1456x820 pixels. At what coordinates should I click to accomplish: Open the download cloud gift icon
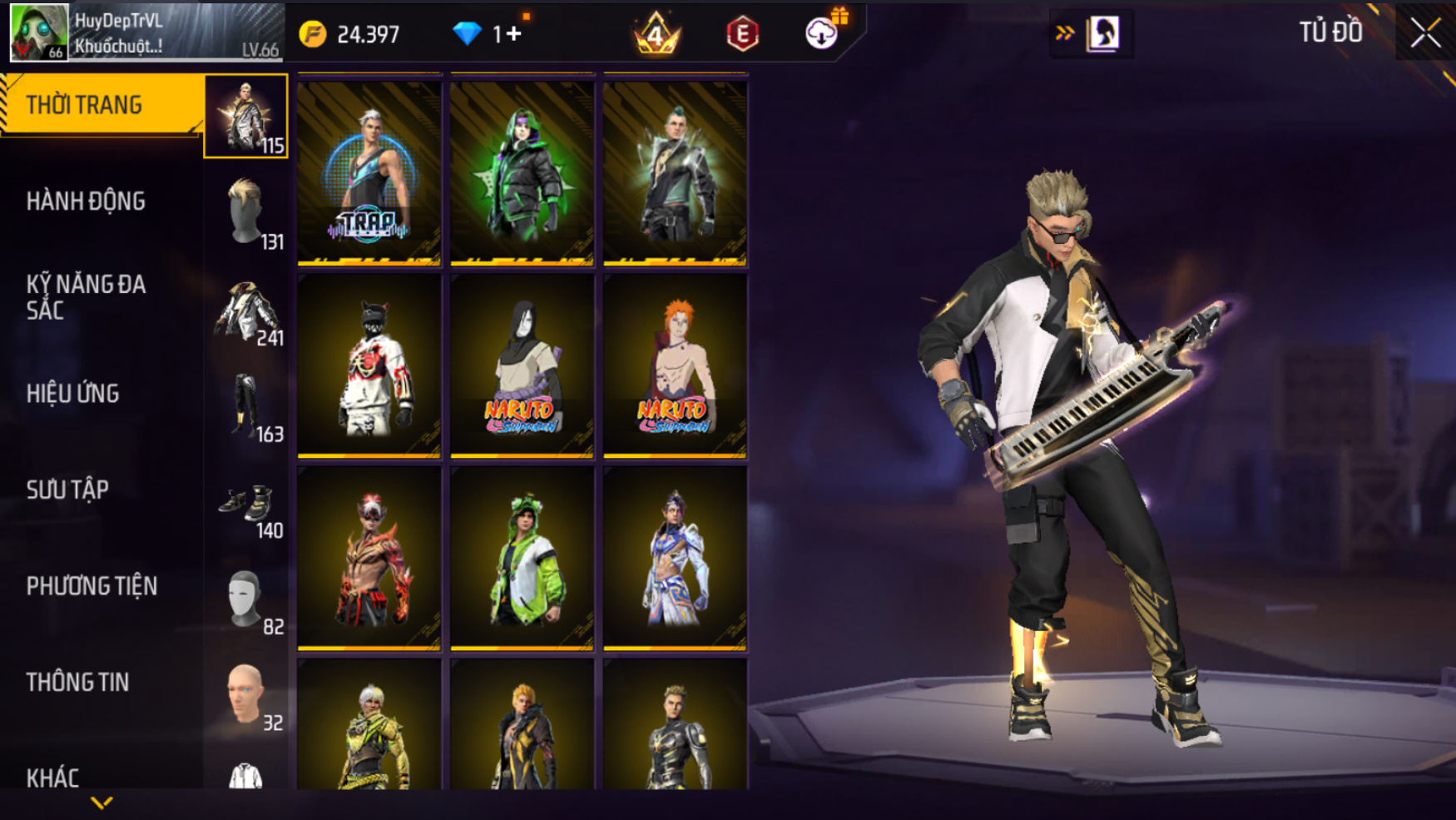click(x=822, y=33)
